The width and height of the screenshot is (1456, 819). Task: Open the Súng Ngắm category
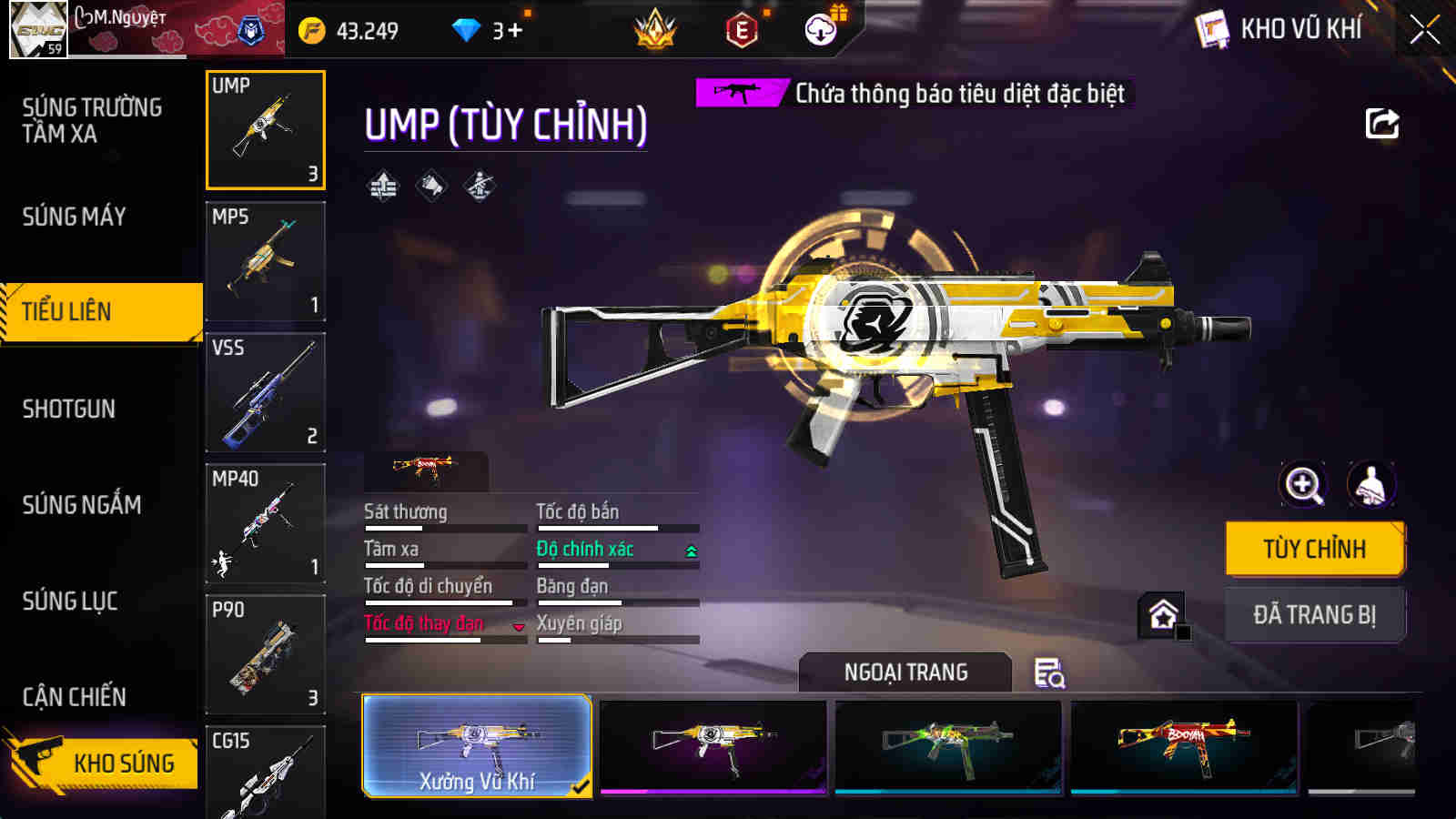pyautogui.click(x=82, y=505)
